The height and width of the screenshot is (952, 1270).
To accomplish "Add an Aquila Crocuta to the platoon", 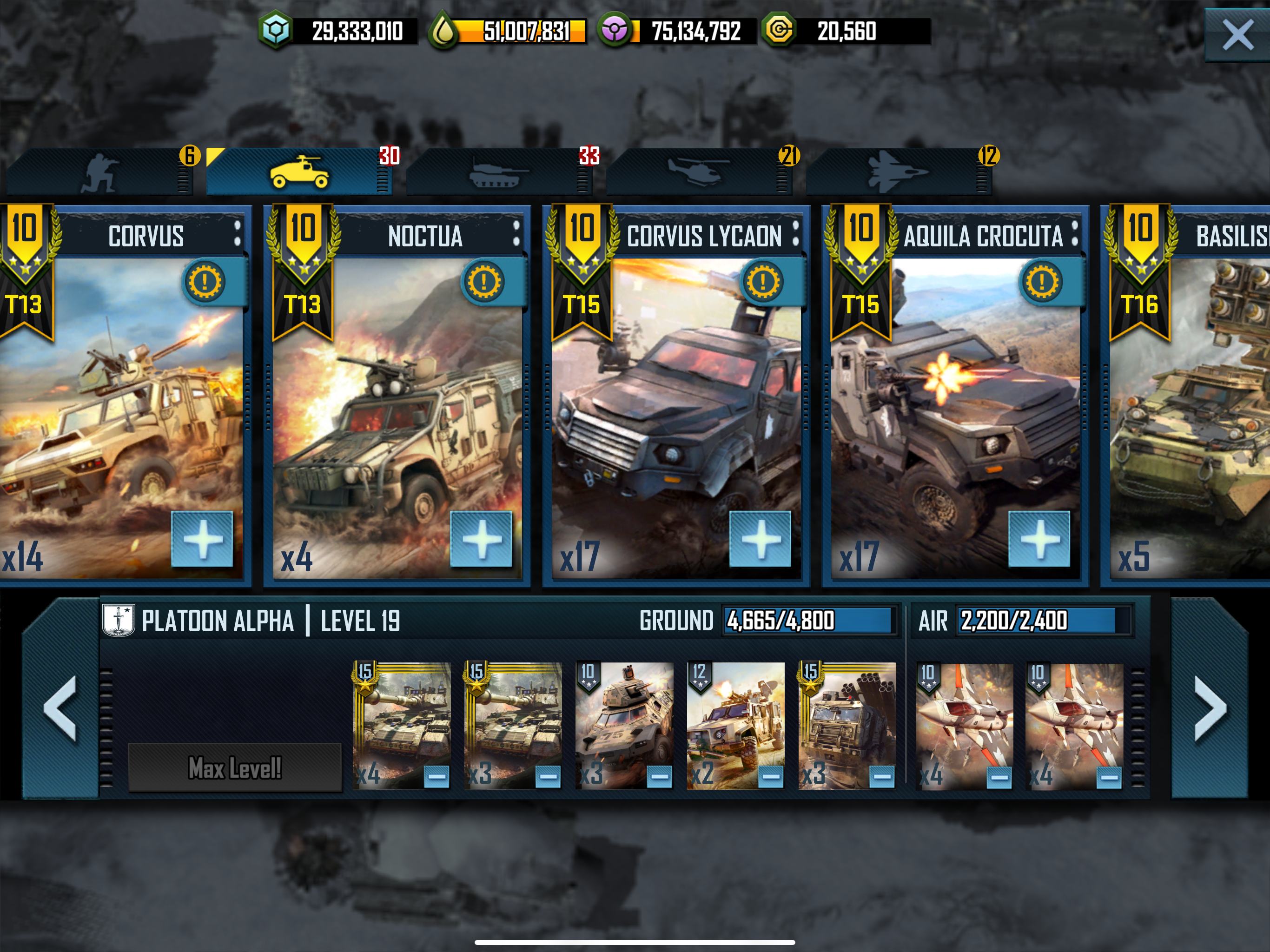I will coord(1039,539).
